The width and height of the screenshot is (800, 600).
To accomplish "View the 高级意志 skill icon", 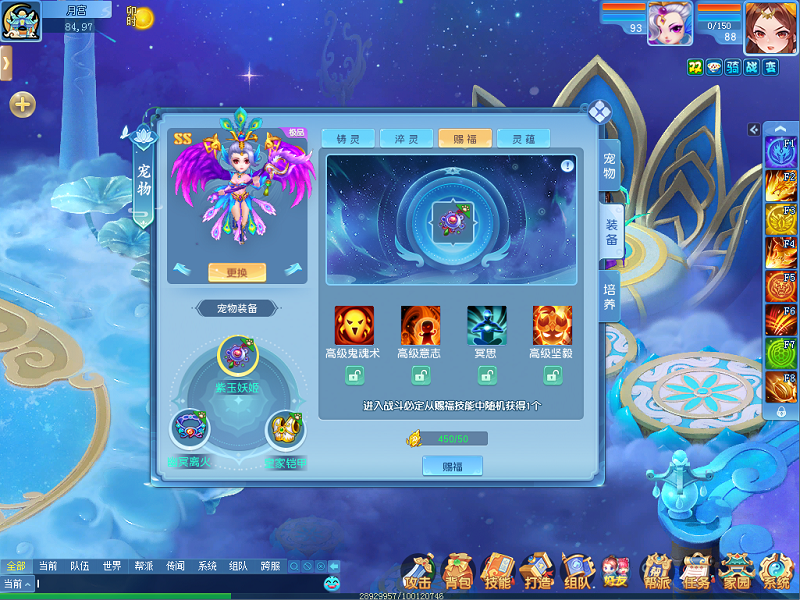I will click(420, 326).
